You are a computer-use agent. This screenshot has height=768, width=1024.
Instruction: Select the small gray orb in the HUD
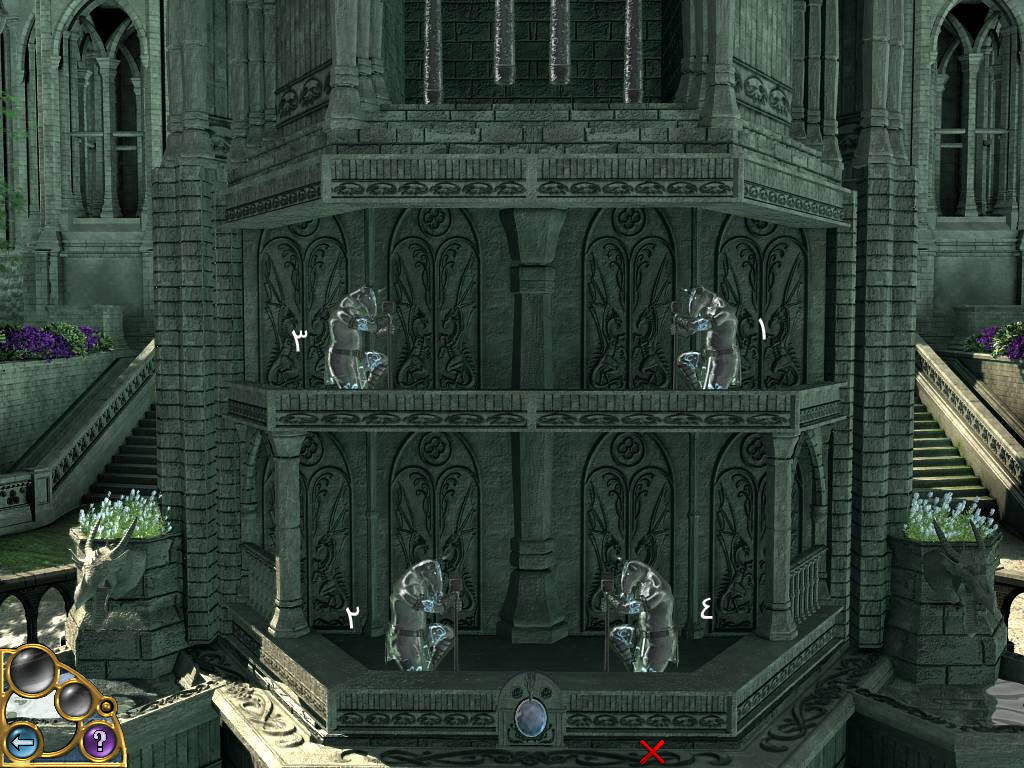(75, 700)
